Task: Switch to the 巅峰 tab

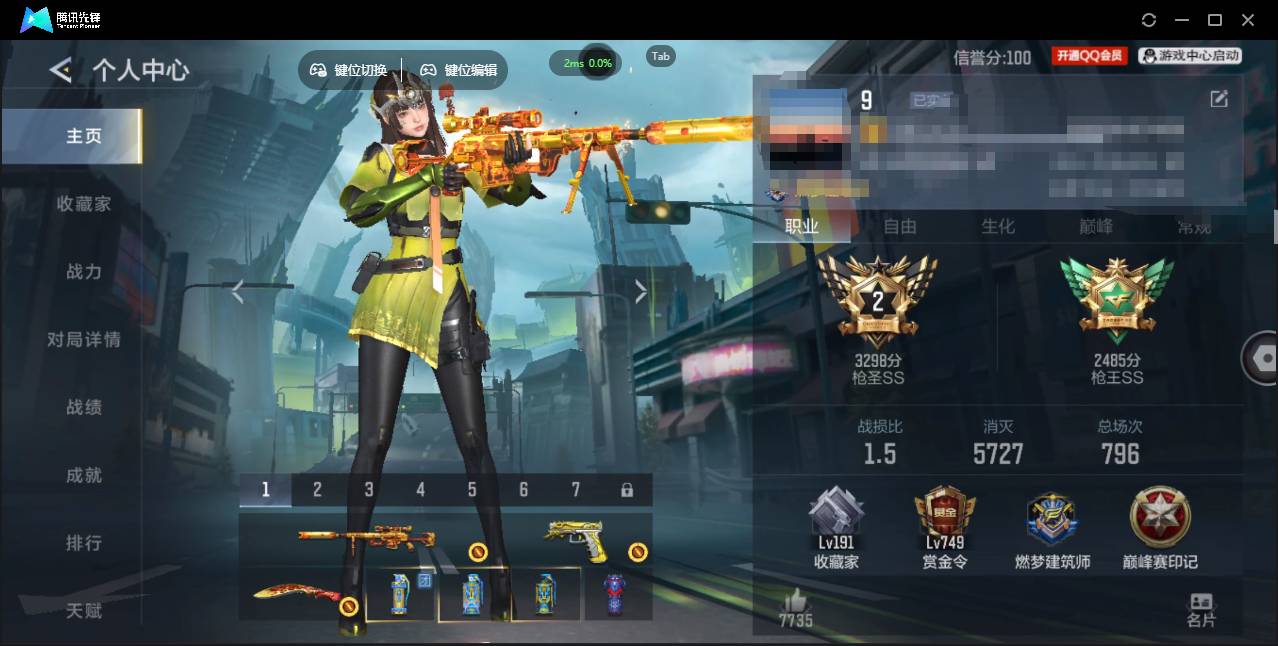Action: (x=1096, y=227)
